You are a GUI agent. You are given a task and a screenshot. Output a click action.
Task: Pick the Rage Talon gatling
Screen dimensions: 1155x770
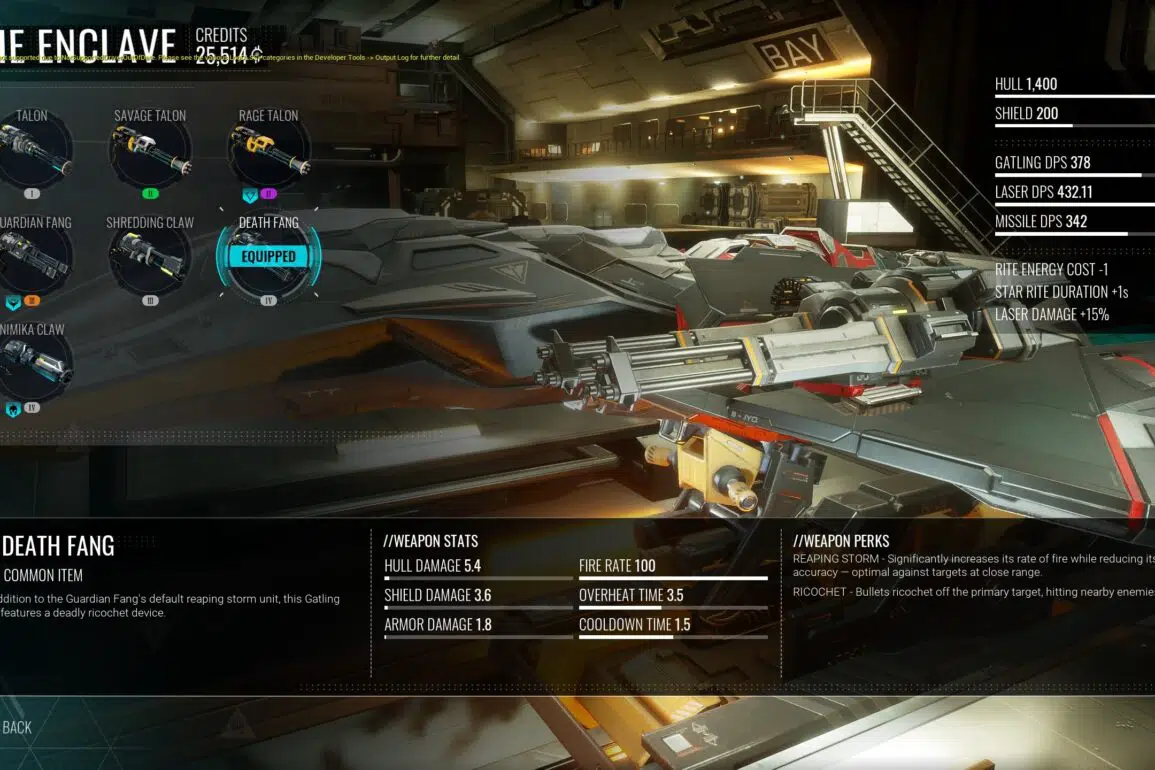(268, 153)
